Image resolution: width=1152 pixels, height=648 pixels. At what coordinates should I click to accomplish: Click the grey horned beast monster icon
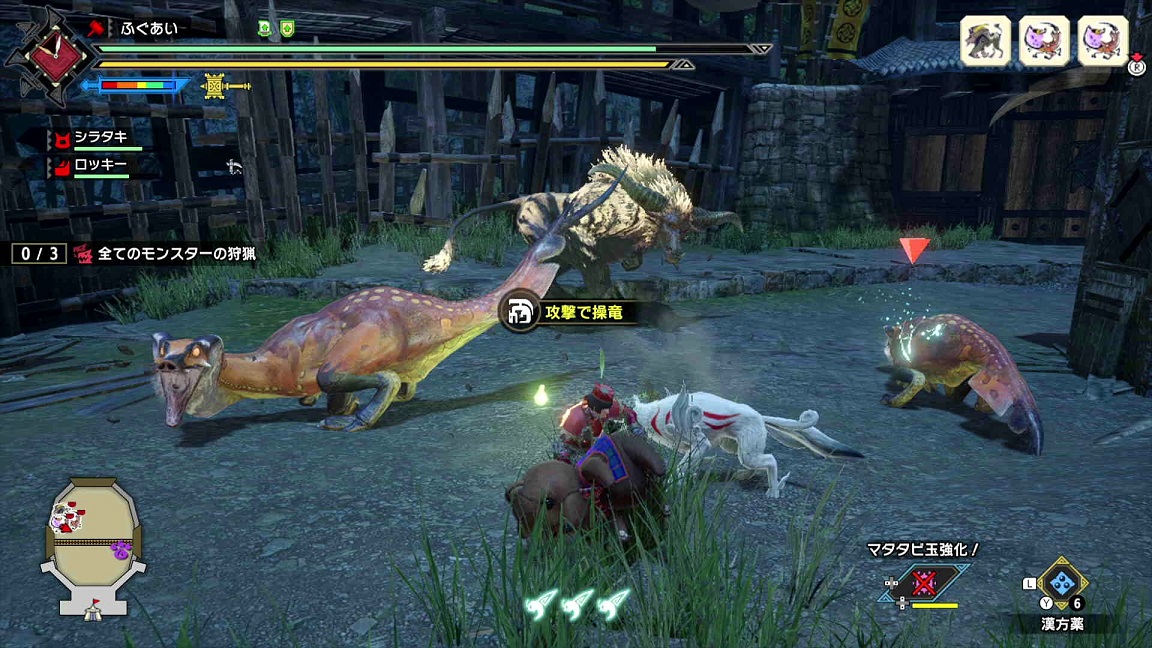tap(985, 41)
